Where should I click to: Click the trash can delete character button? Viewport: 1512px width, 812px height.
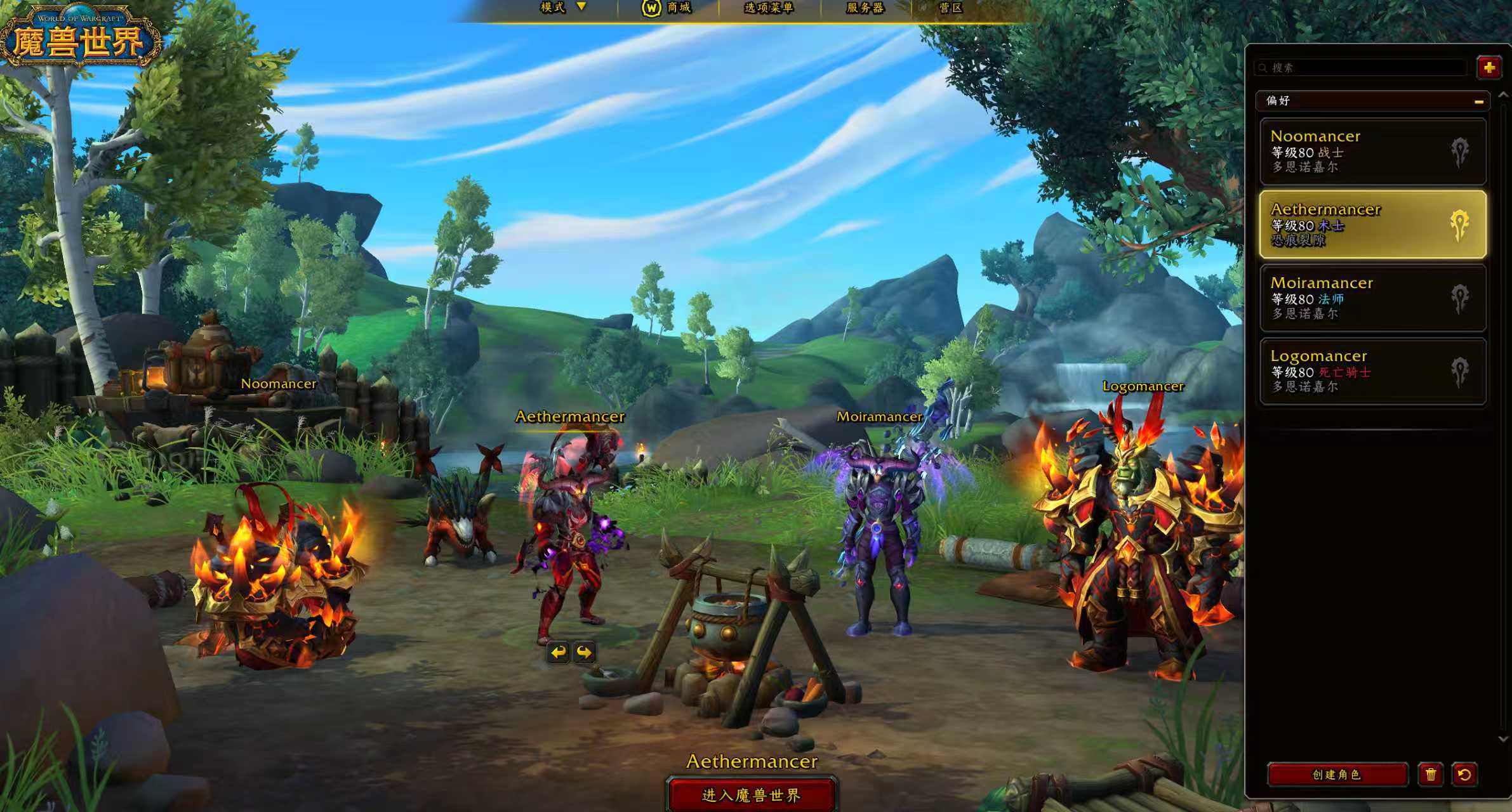point(1431,775)
